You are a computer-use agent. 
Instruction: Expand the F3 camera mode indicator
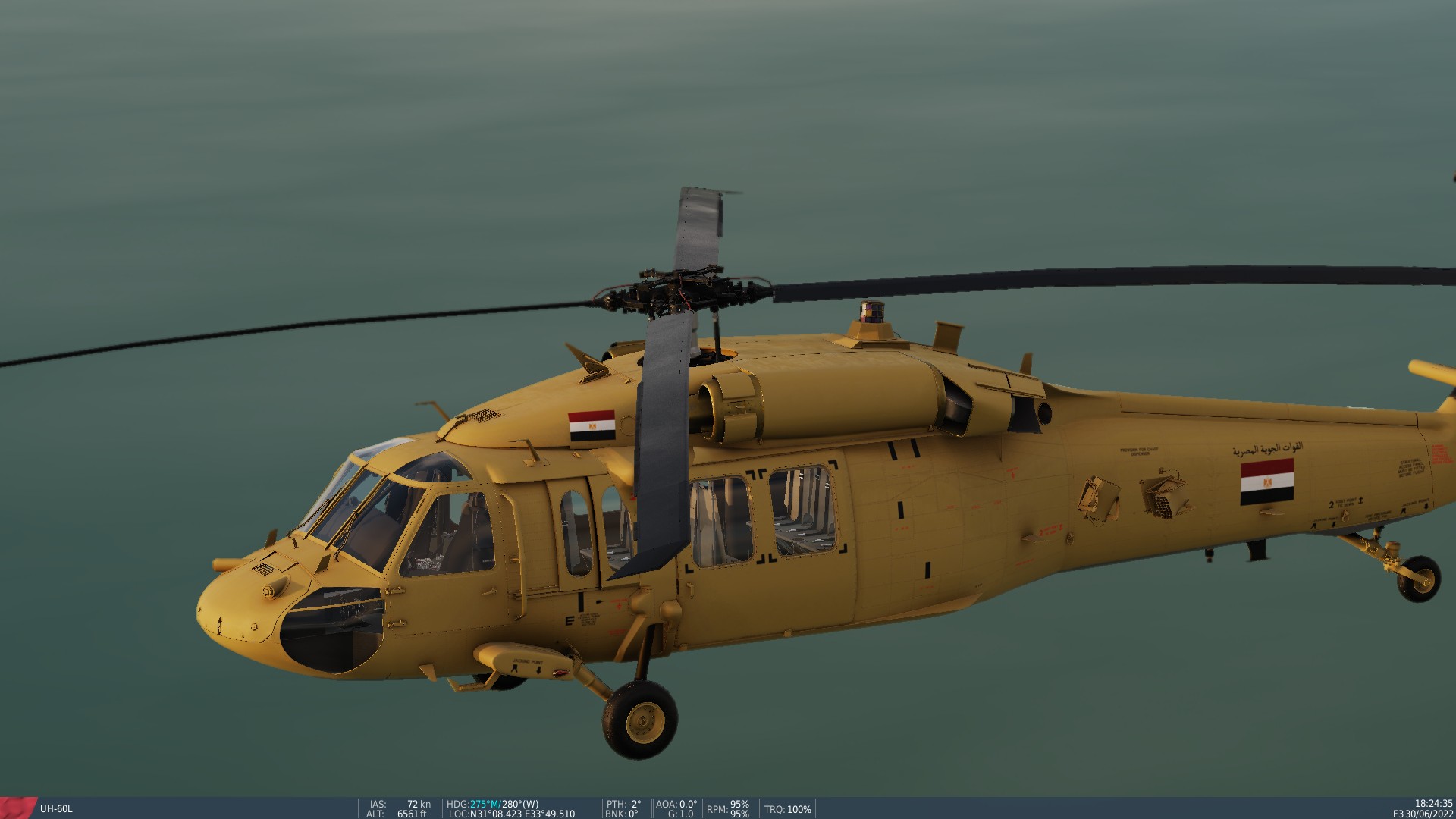1398,813
